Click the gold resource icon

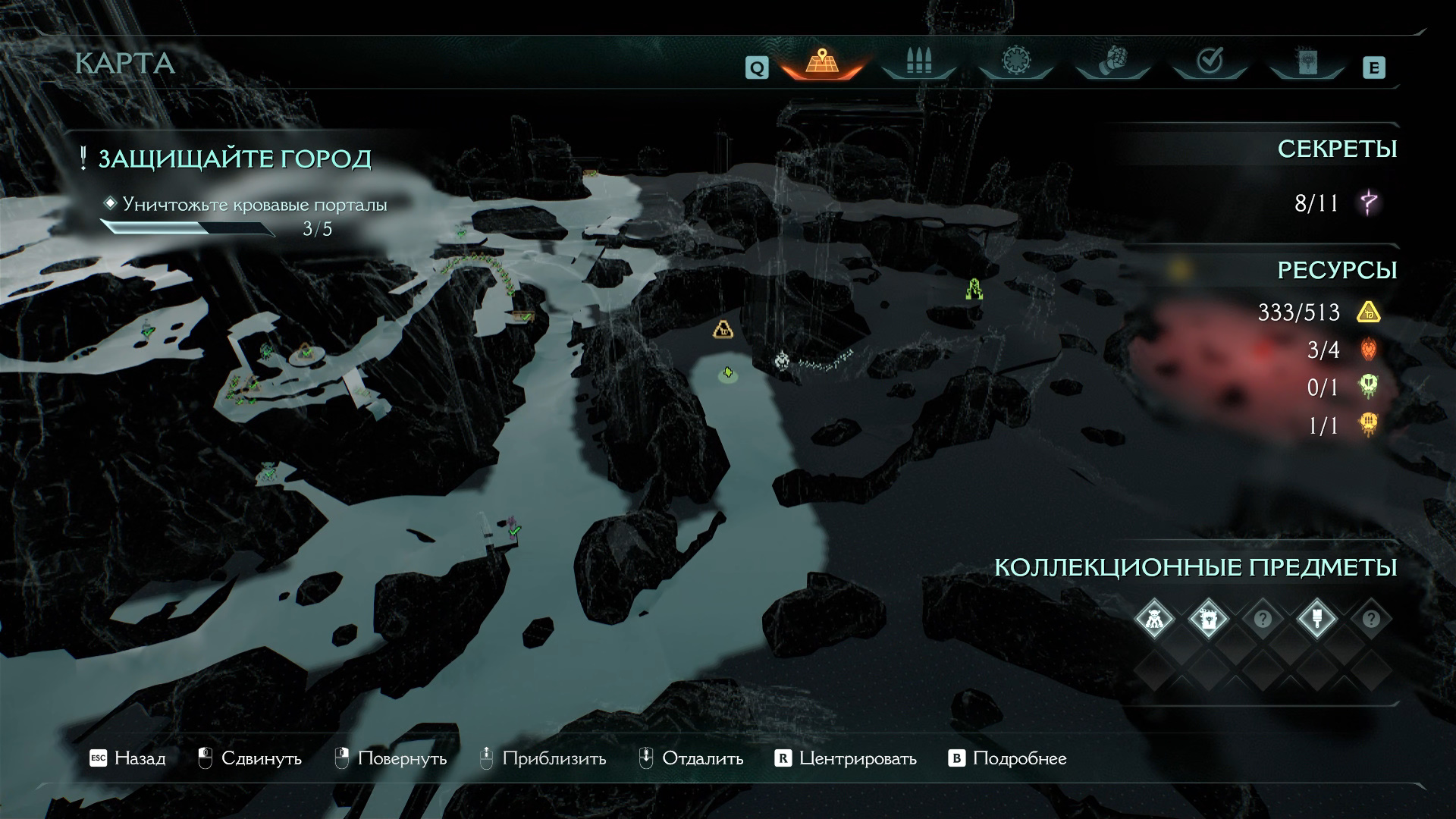click(x=1369, y=312)
